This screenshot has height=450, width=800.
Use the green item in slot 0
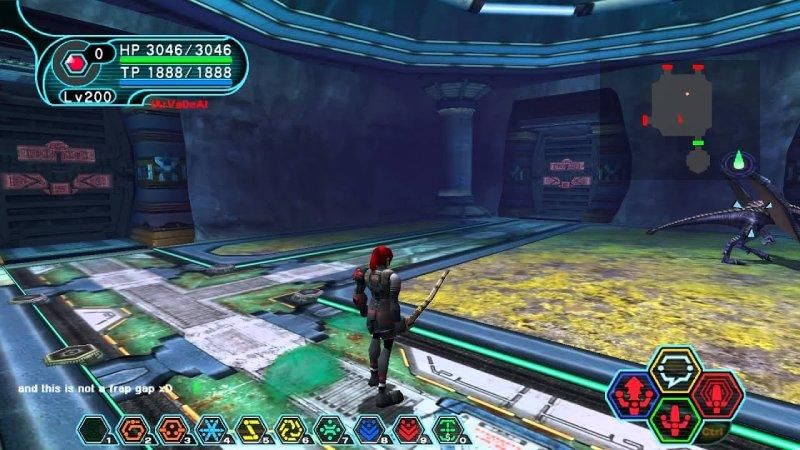tap(447, 429)
